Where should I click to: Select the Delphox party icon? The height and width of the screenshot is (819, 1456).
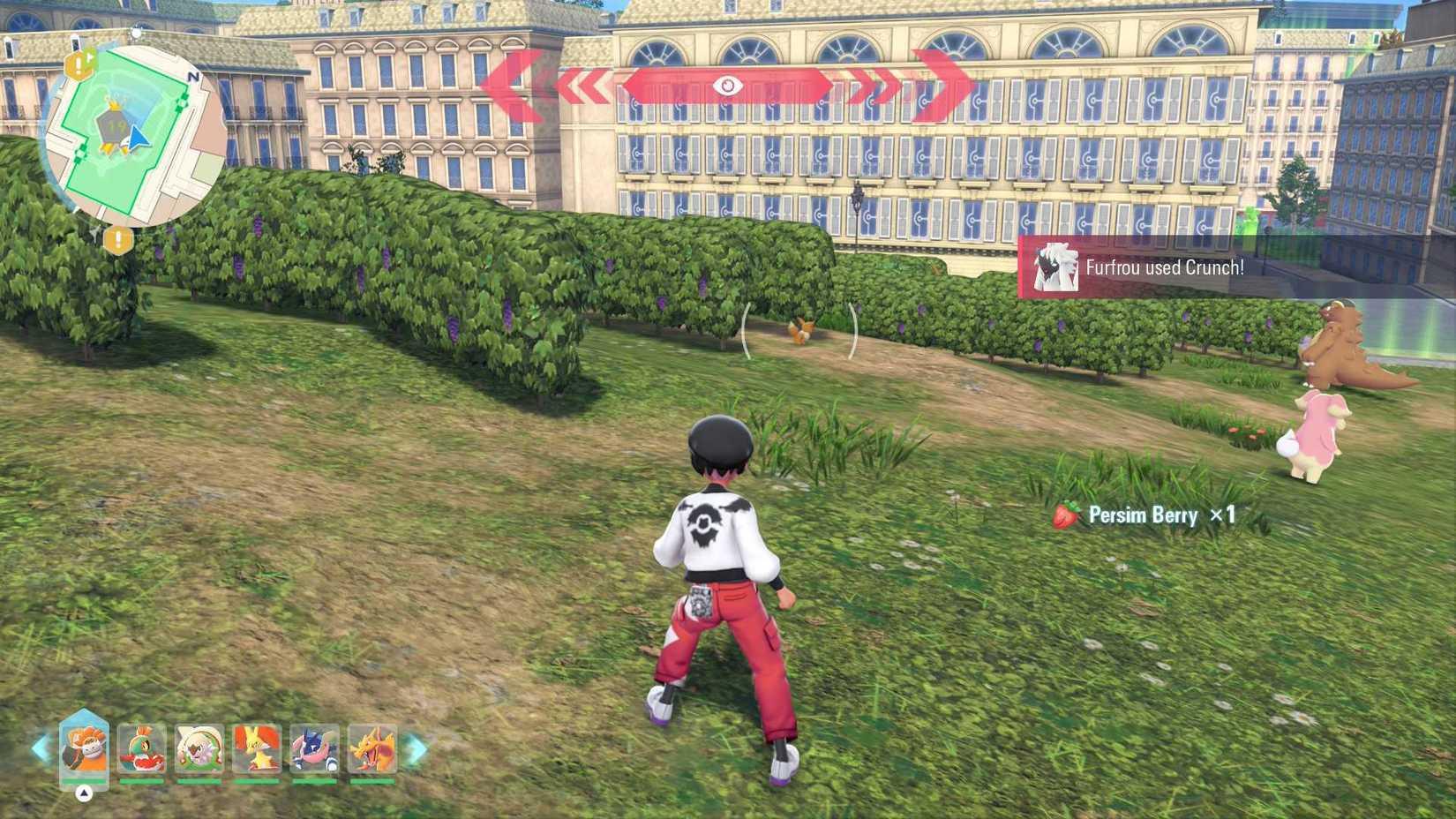pos(256,749)
